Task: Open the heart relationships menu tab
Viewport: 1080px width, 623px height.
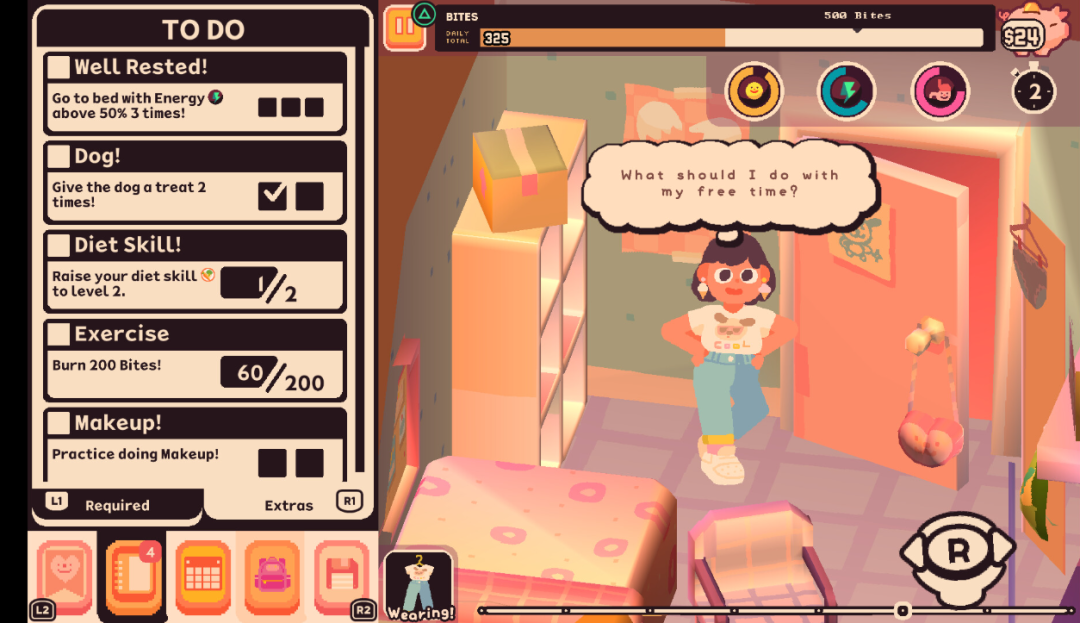Action: click(63, 576)
